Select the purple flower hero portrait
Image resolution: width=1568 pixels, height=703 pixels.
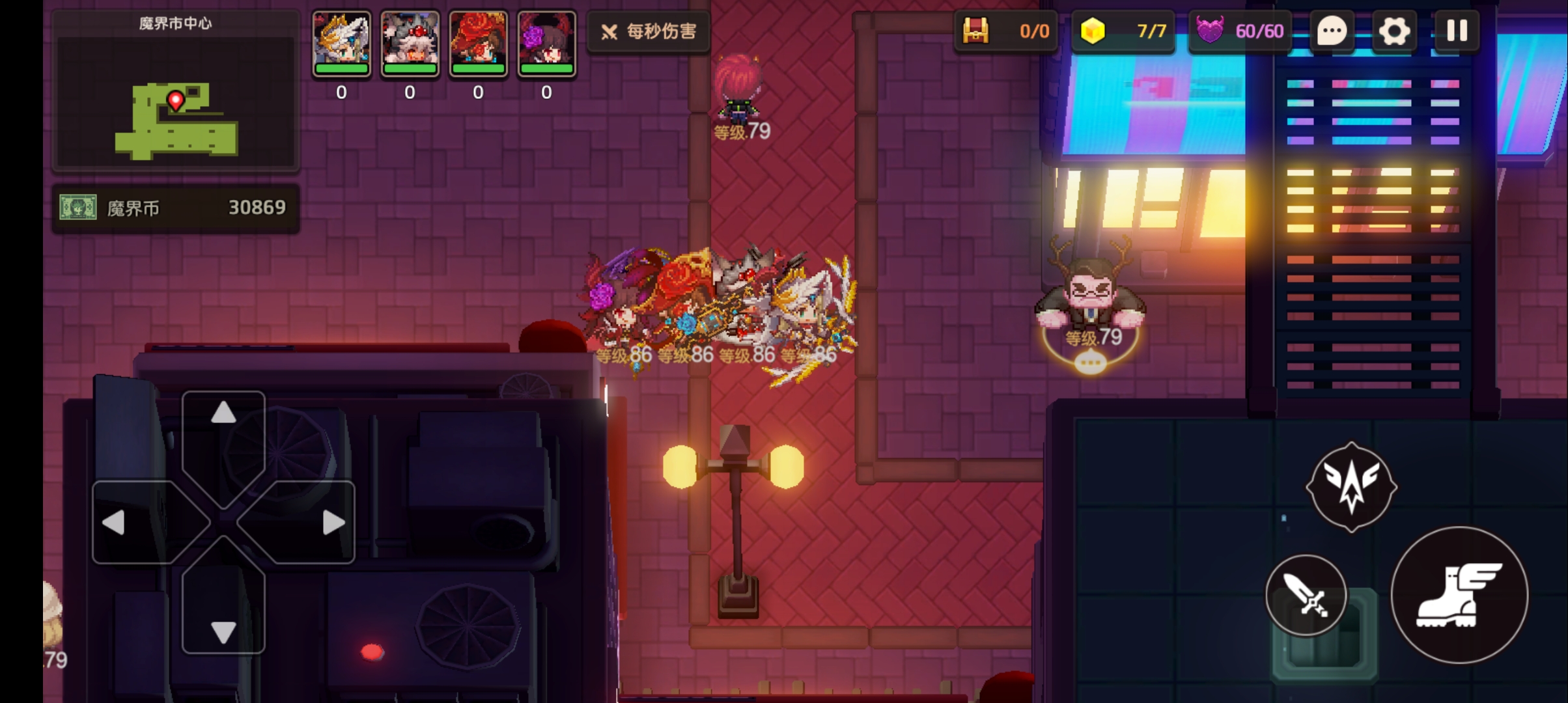point(546,43)
